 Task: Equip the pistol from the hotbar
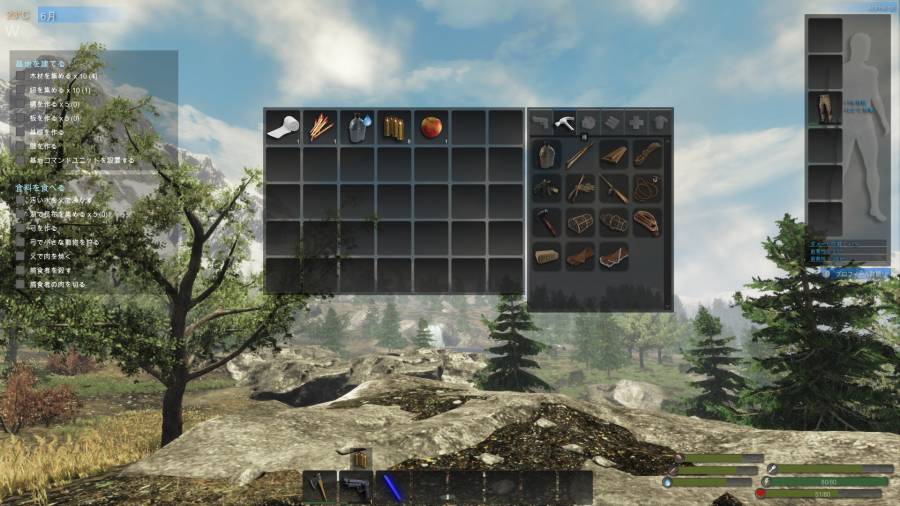[x=356, y=486]
